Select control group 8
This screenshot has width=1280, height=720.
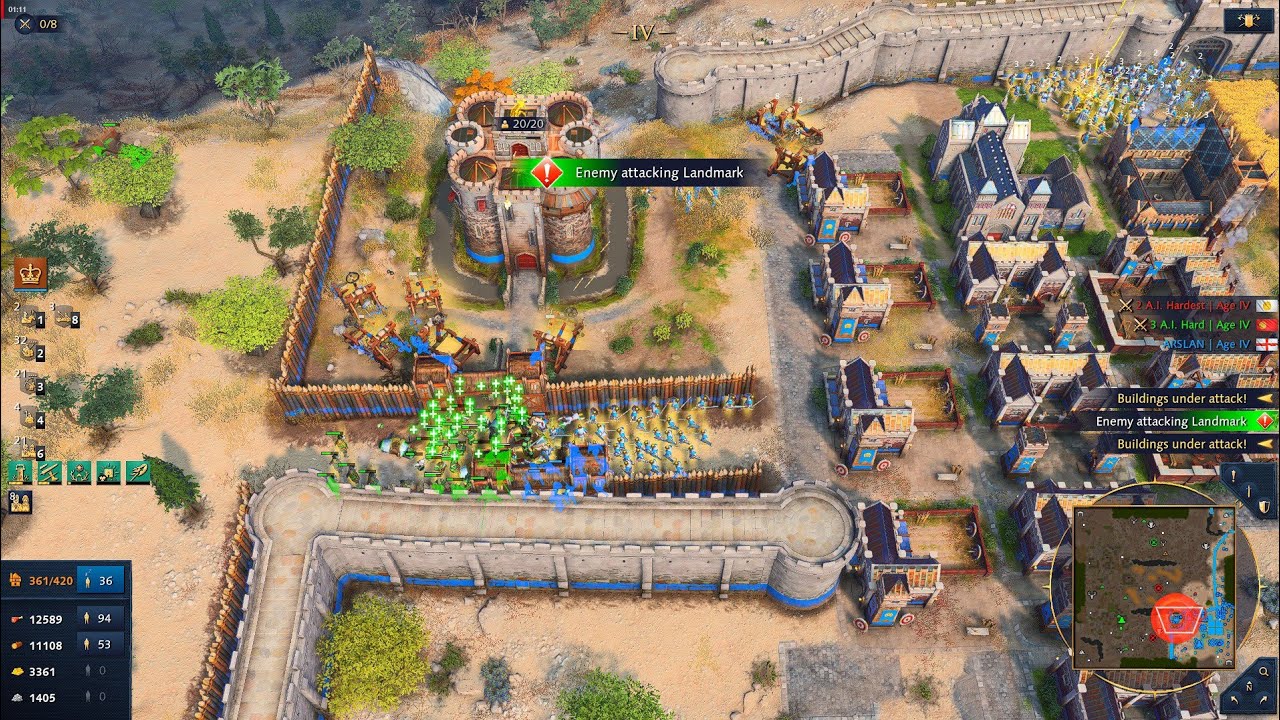pyautogui.click(x=68, y=319)
